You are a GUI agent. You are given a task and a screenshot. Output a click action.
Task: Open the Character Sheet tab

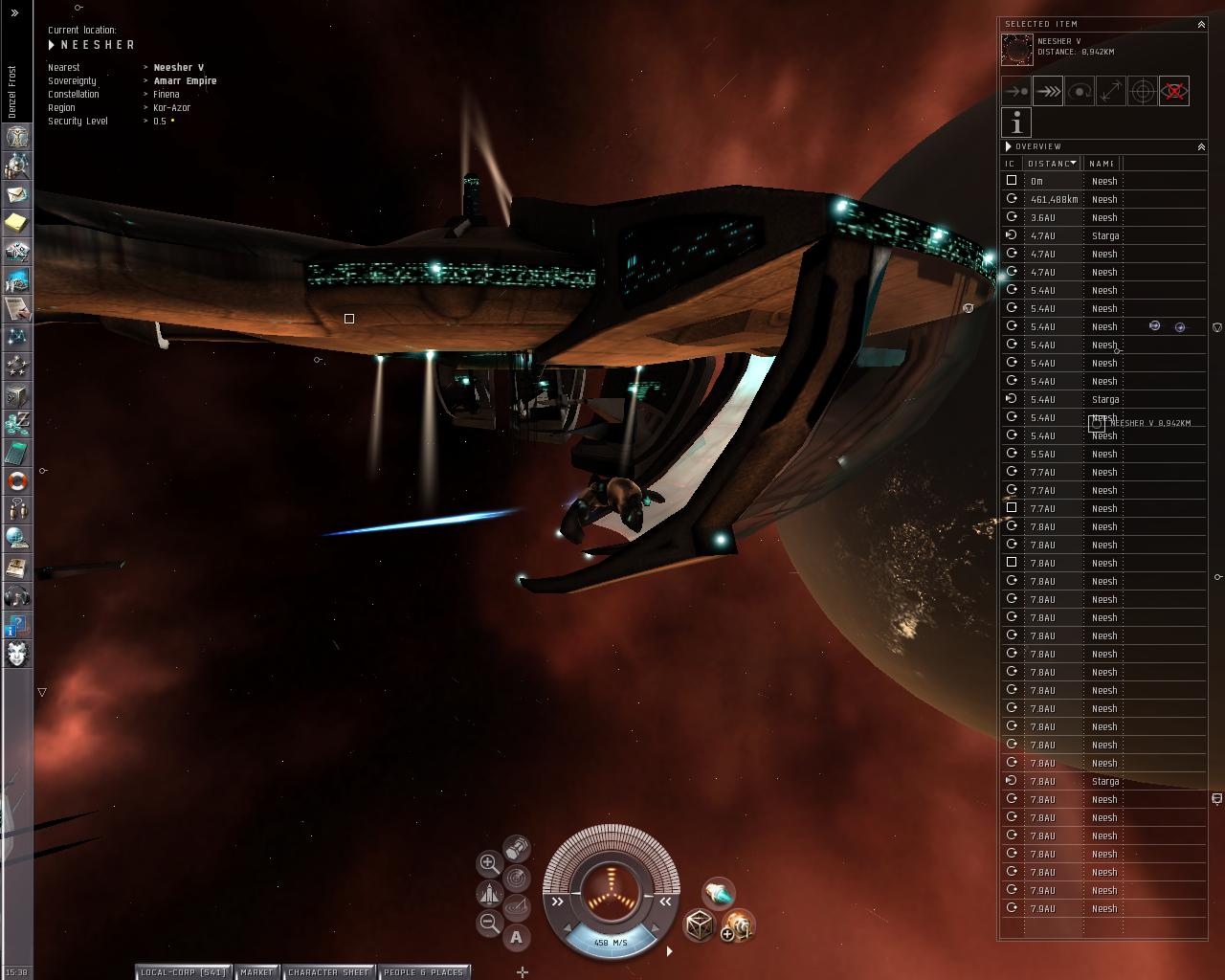click(x=328, y=972)
